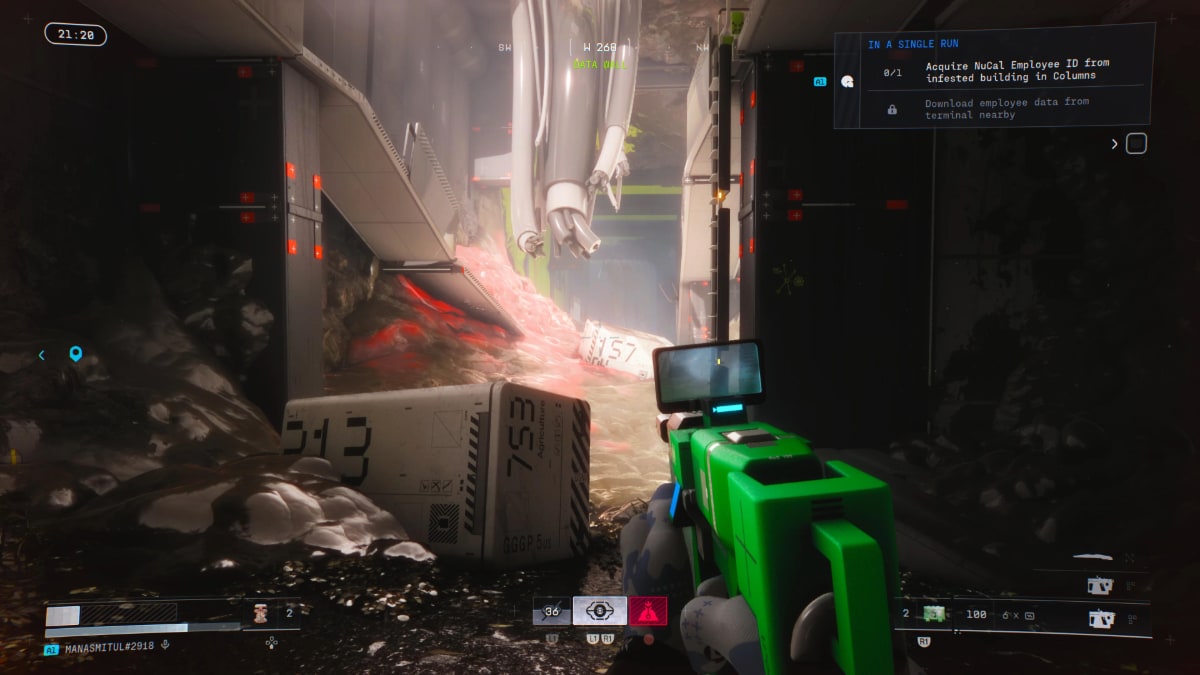The image size is (1200, 675).
Task: Click the rounded square icon under objectives
Action: (x=1136, y=144)
